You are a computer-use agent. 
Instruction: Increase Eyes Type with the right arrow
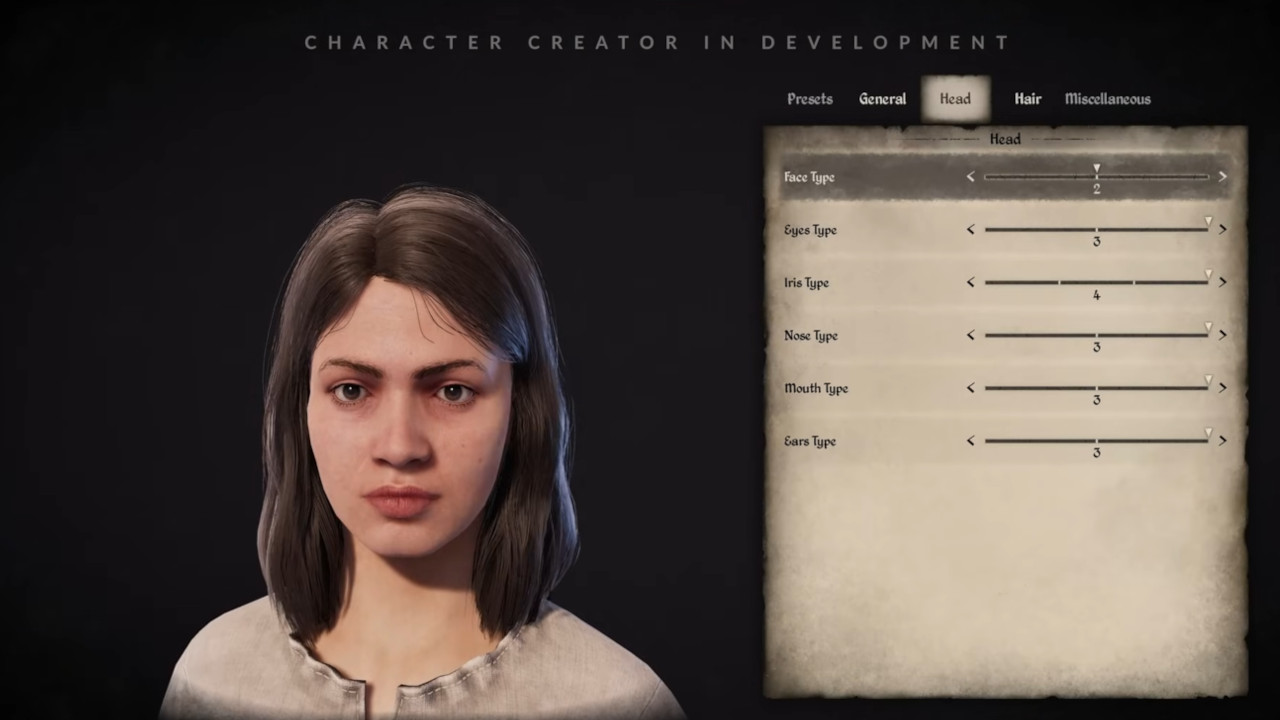pos(1222,229)
